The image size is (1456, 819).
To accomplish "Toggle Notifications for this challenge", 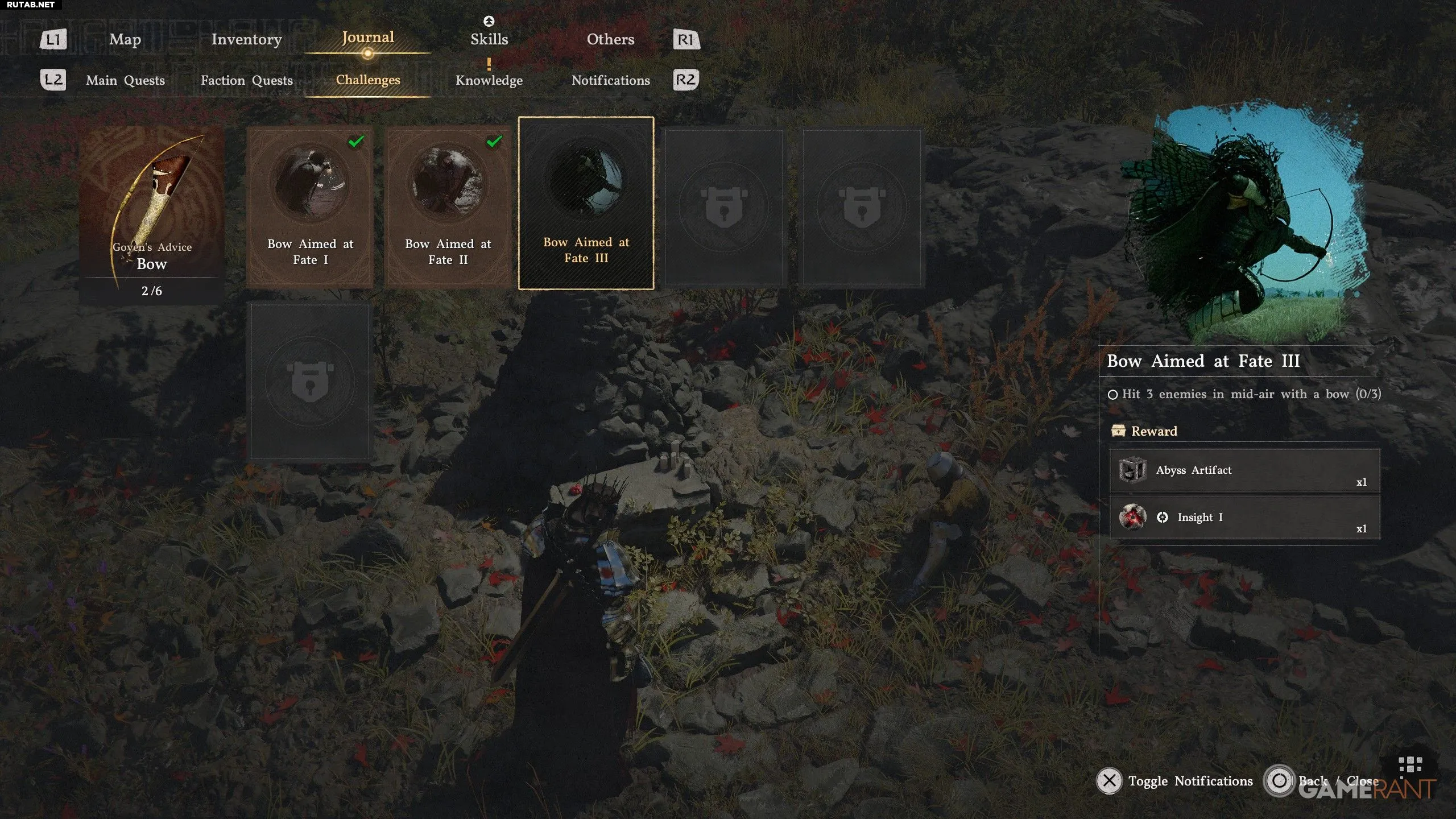I will pos(1175,781).
